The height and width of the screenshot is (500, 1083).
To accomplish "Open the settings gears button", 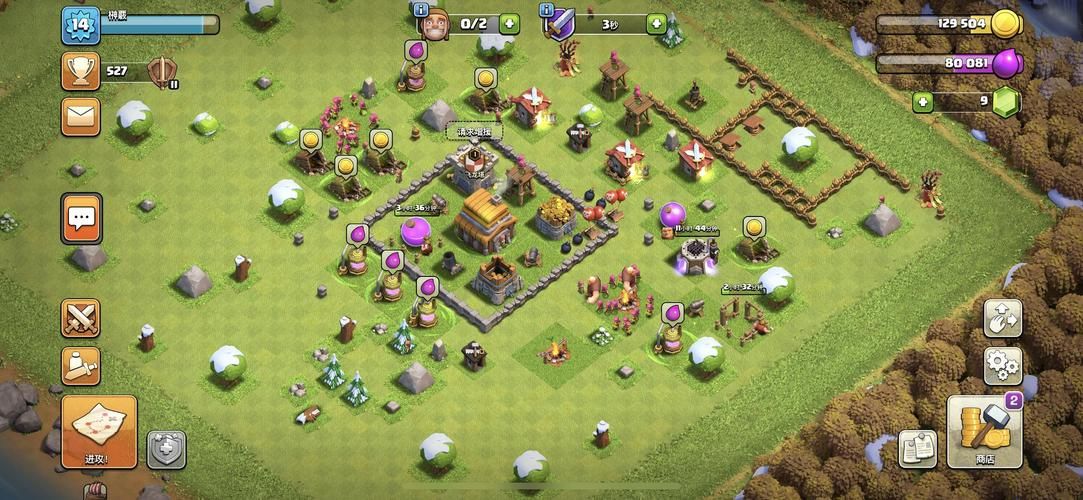I will [1002, 365].
